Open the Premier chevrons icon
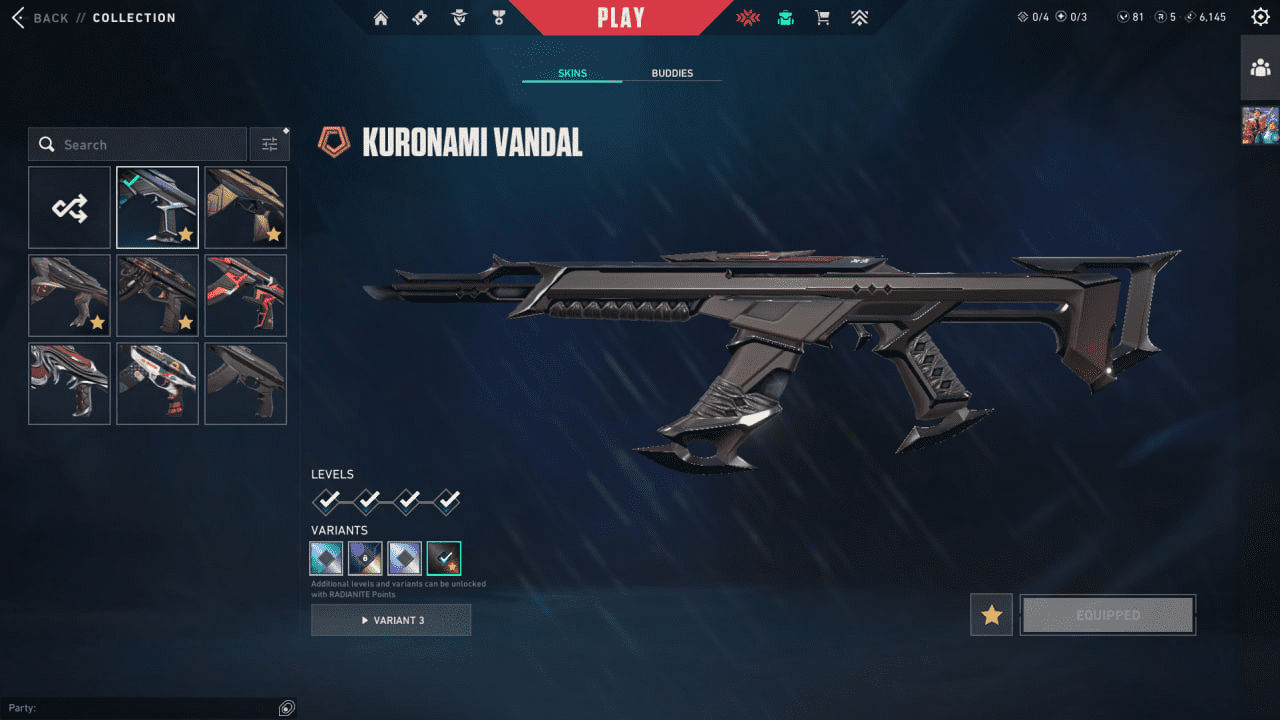The width and height of the screenshot is (1280, 720). click(859, 17)
